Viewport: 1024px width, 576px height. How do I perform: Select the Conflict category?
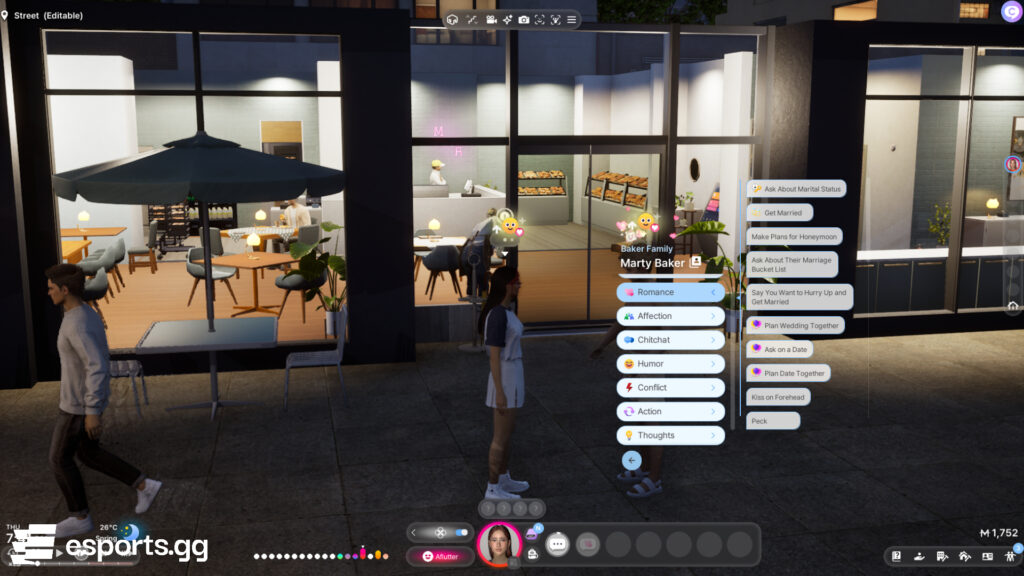[x=670, y=388]
